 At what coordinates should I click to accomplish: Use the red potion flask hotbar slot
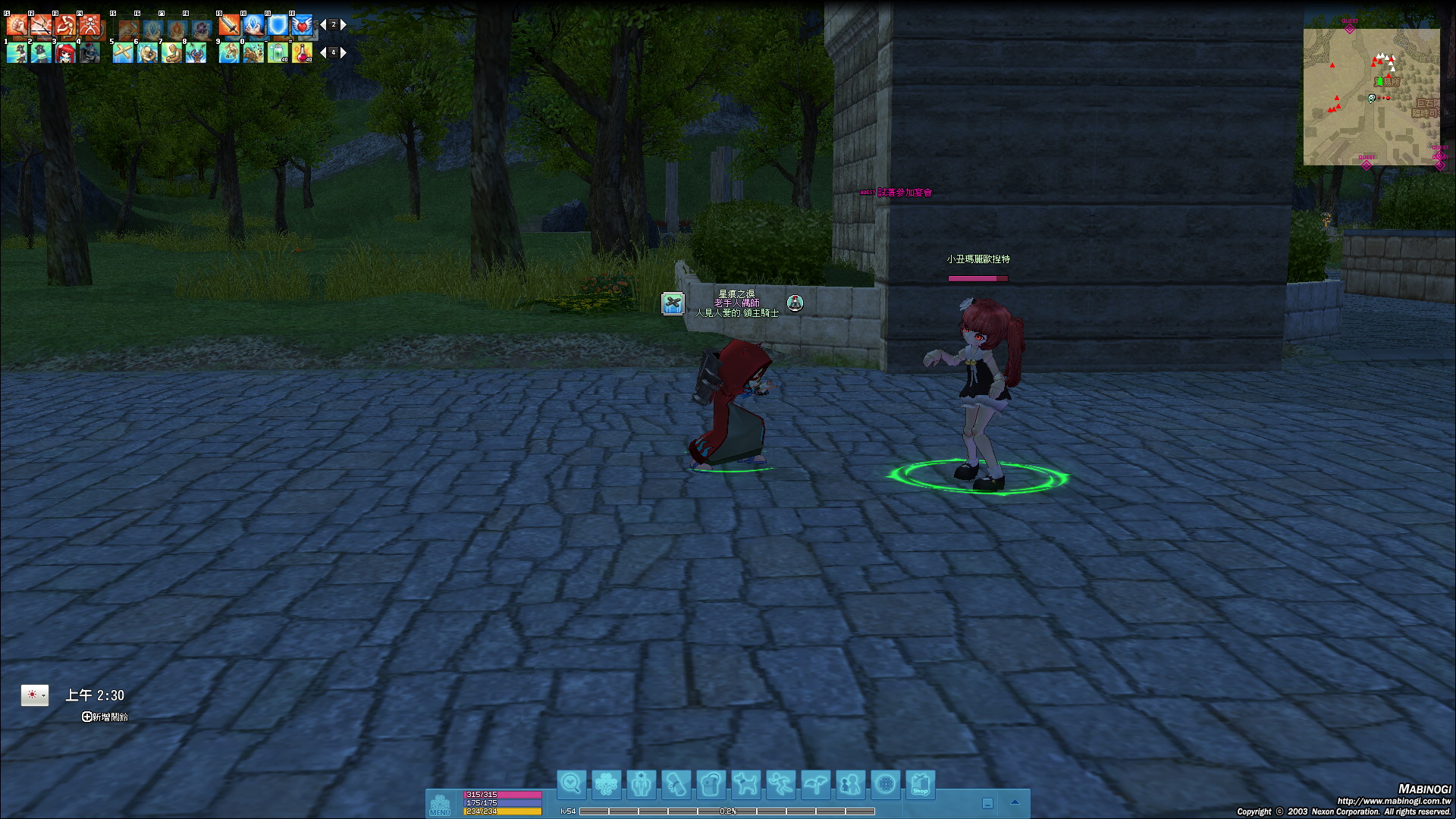pyautogui.click(x=302, y=52)
